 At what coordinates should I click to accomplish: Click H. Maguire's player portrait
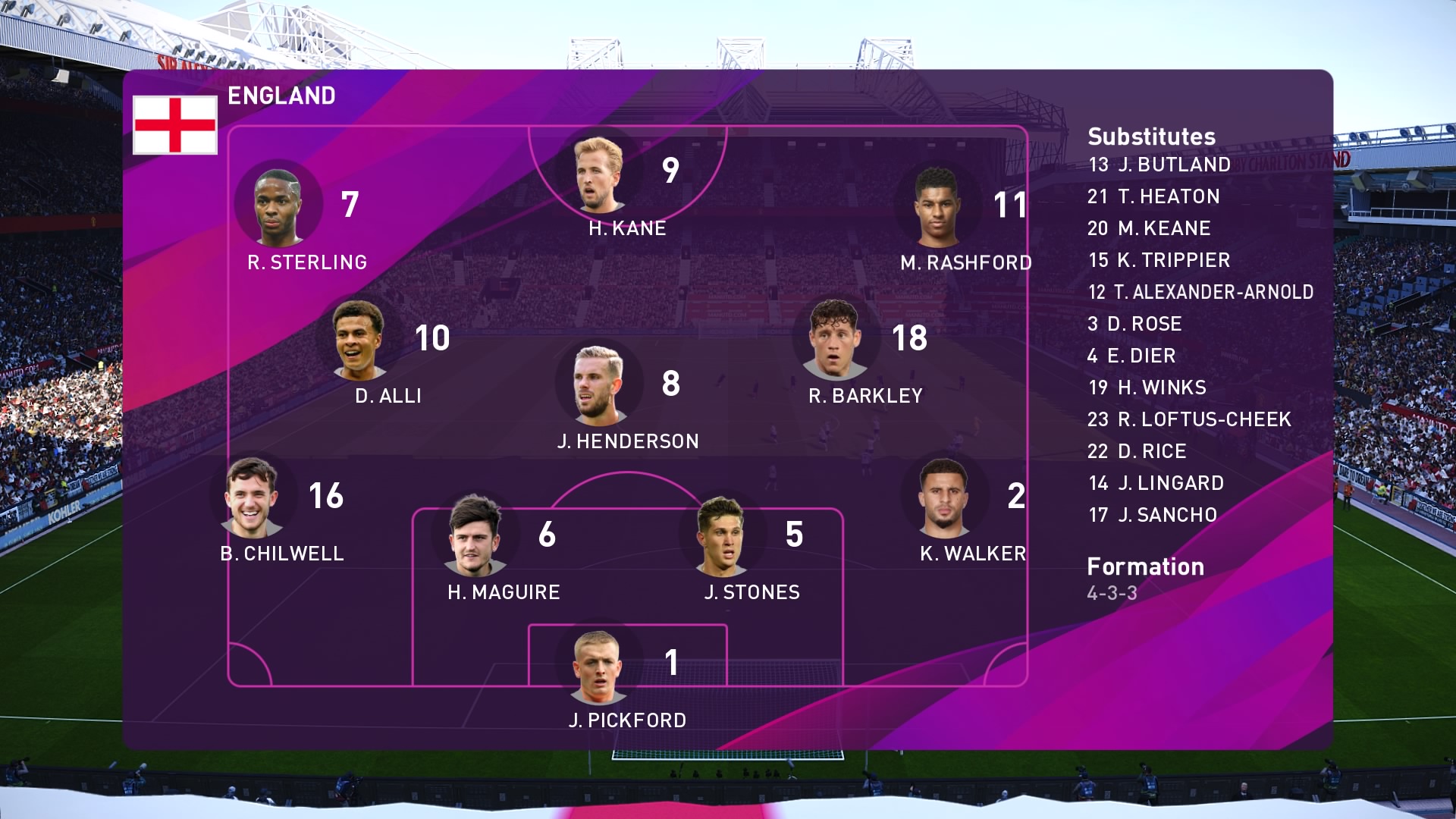click(x=475, y=536)
